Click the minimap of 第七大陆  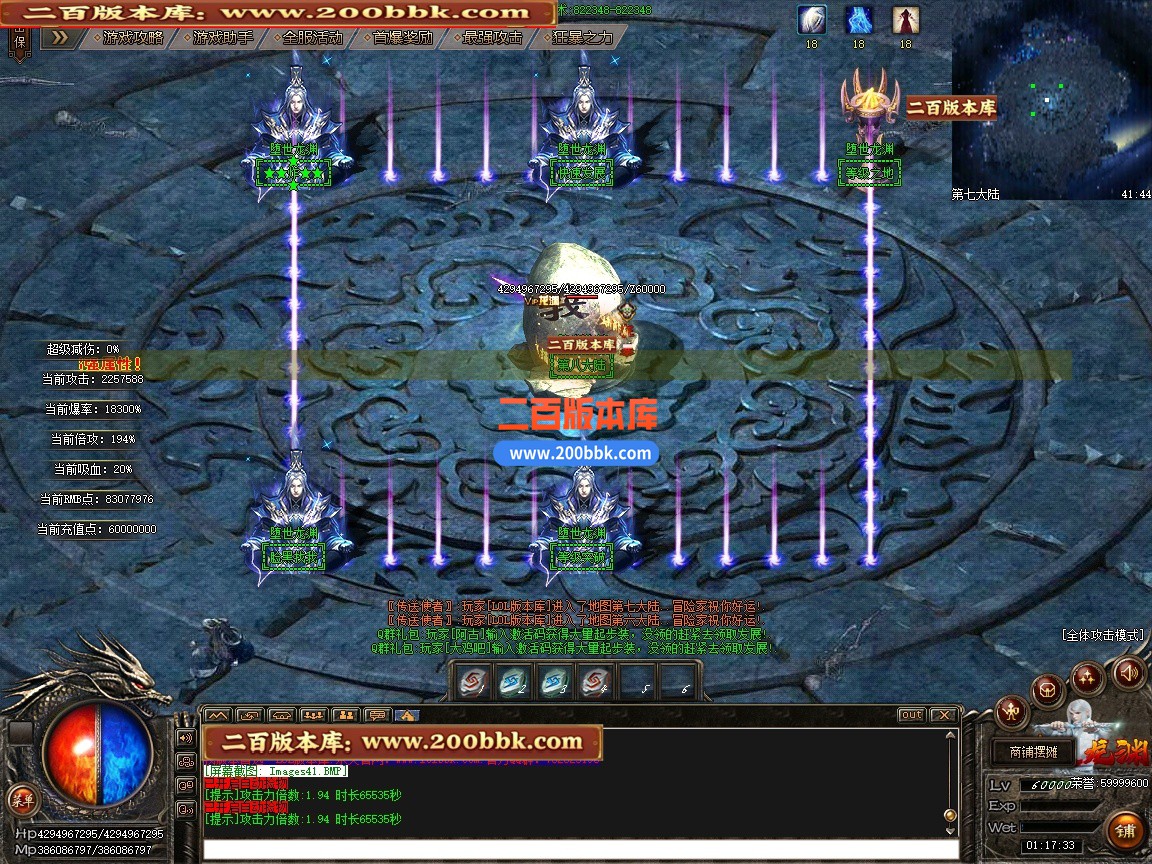pyautogui.click(x=1050, y=95)
